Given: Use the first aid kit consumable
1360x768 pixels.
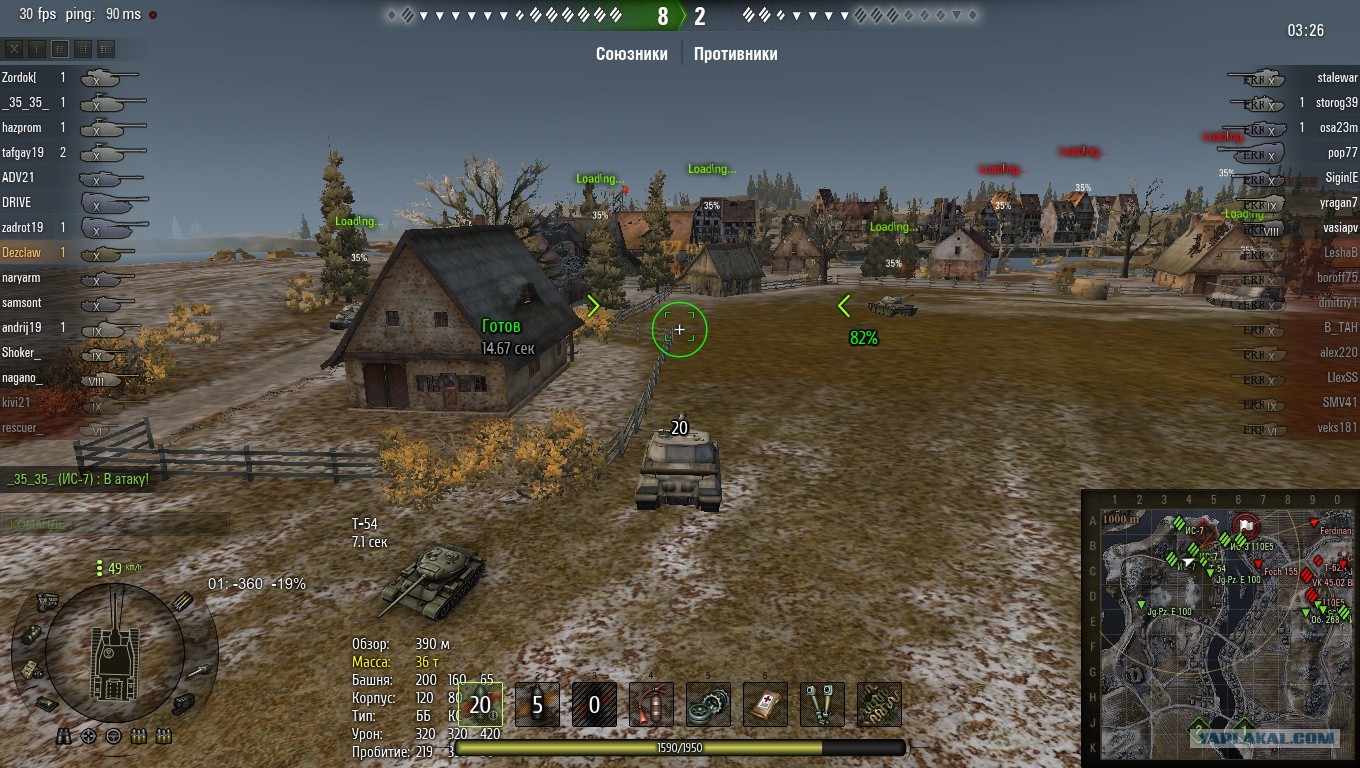Looking at the screenshot, I should [765, 704].
